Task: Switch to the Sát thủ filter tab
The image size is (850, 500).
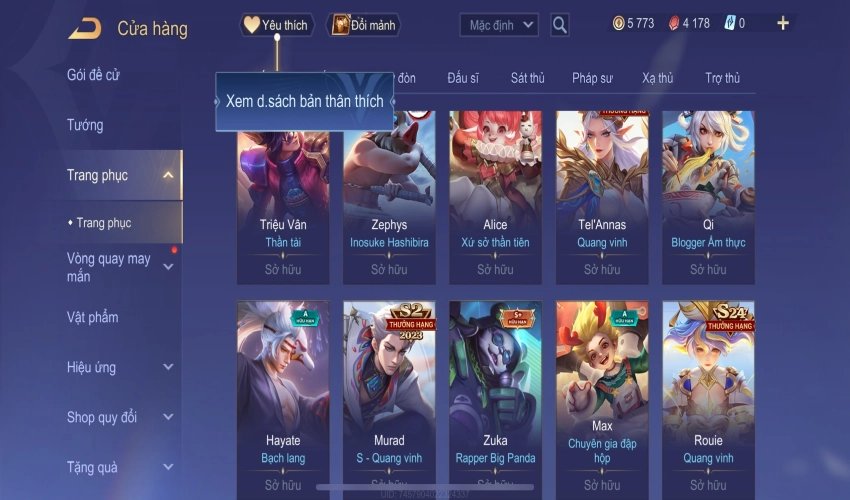Action: click(527, 78)
